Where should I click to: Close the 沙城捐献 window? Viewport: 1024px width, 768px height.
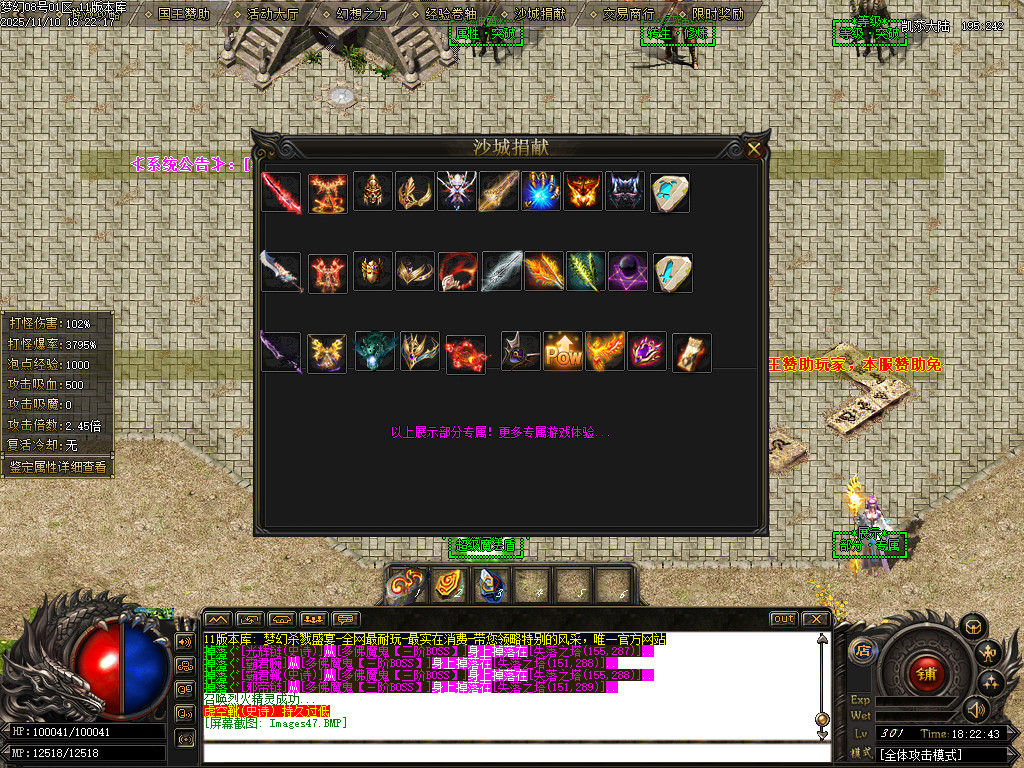pos(754,150)
